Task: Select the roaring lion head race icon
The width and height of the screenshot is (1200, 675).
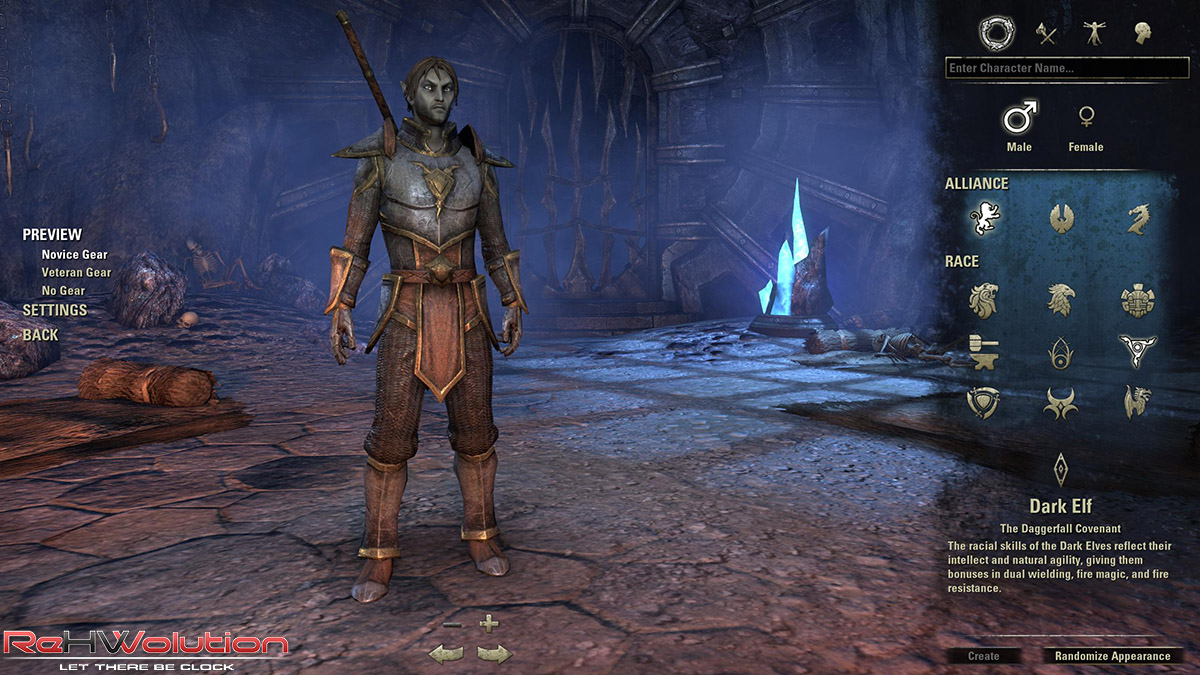Action: (984, 298)
